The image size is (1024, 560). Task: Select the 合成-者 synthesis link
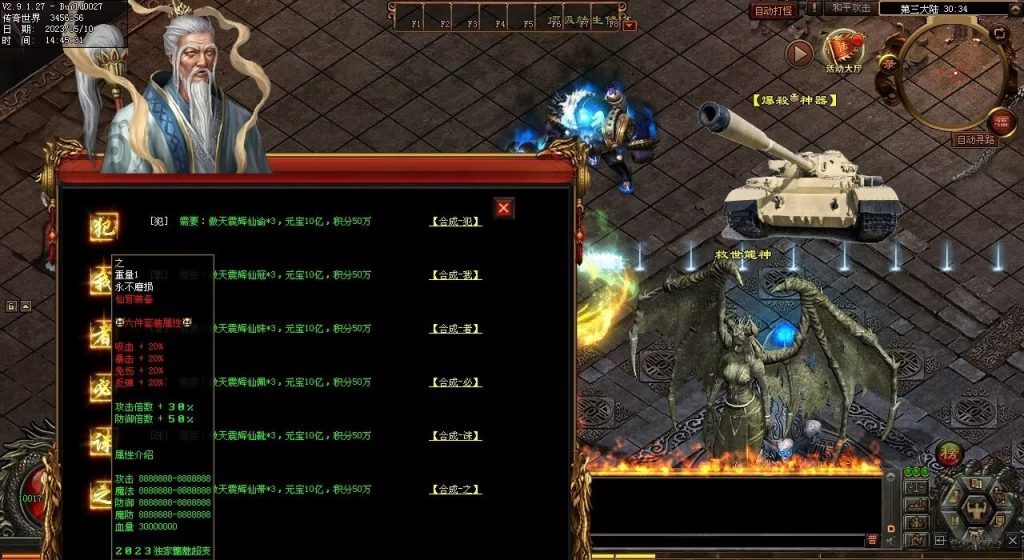point(455,329)
